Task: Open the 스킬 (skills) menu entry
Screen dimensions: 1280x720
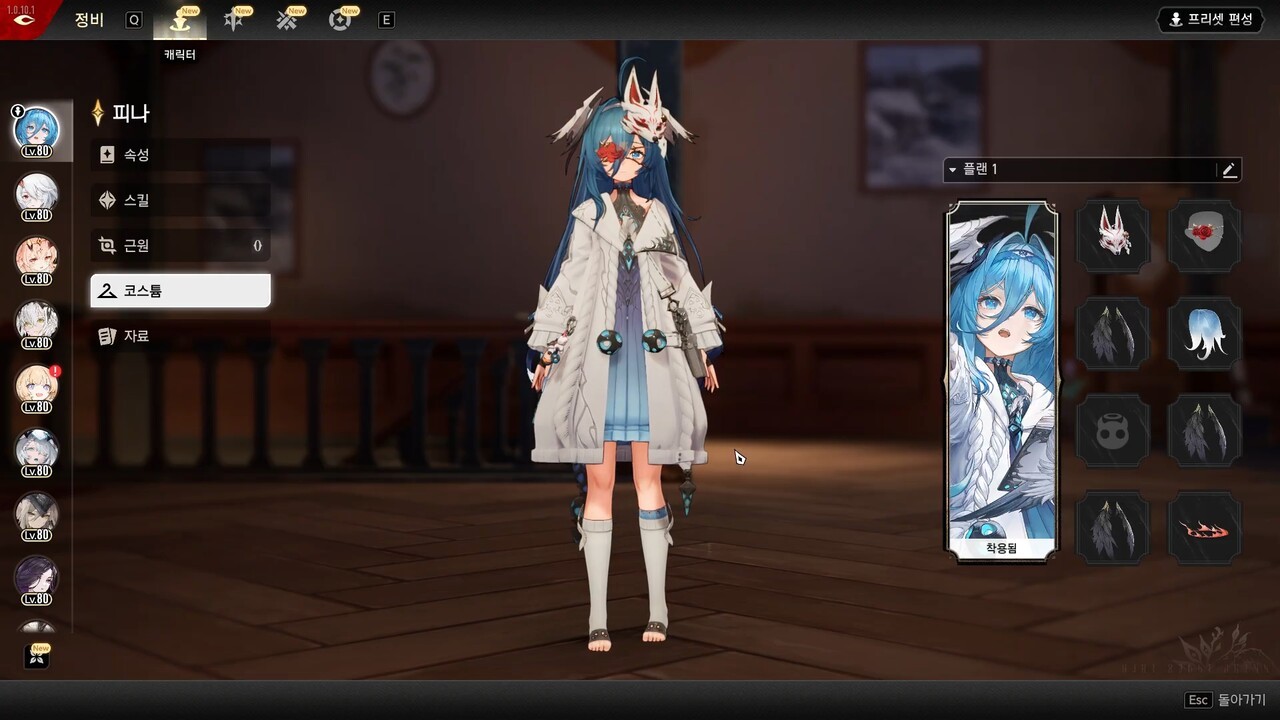Action: tap(180, 200)
